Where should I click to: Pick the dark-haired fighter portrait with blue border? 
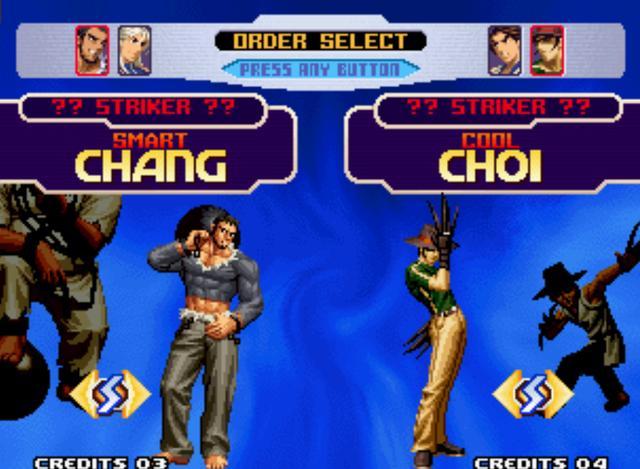[505, 50]
